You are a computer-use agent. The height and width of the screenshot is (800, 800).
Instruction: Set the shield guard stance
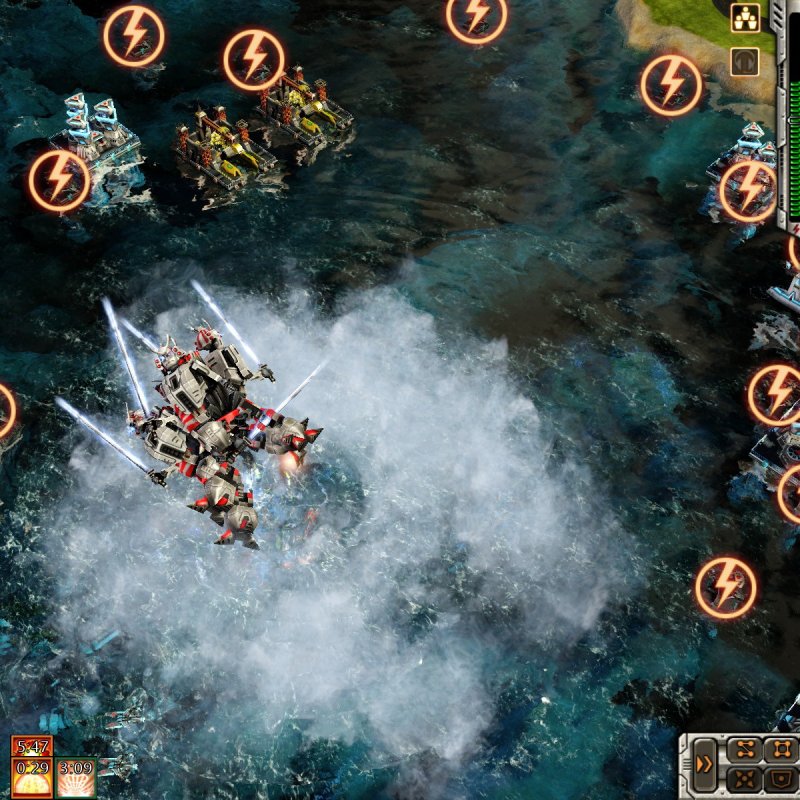pos(780,780)
